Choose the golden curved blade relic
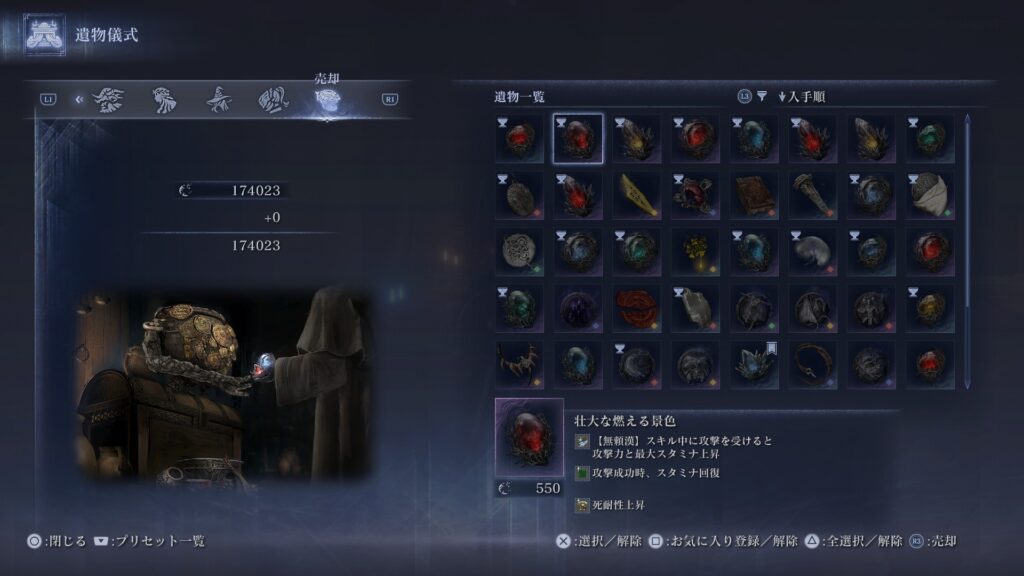This screenshot has width=1024, height=576. click(637, 195)
